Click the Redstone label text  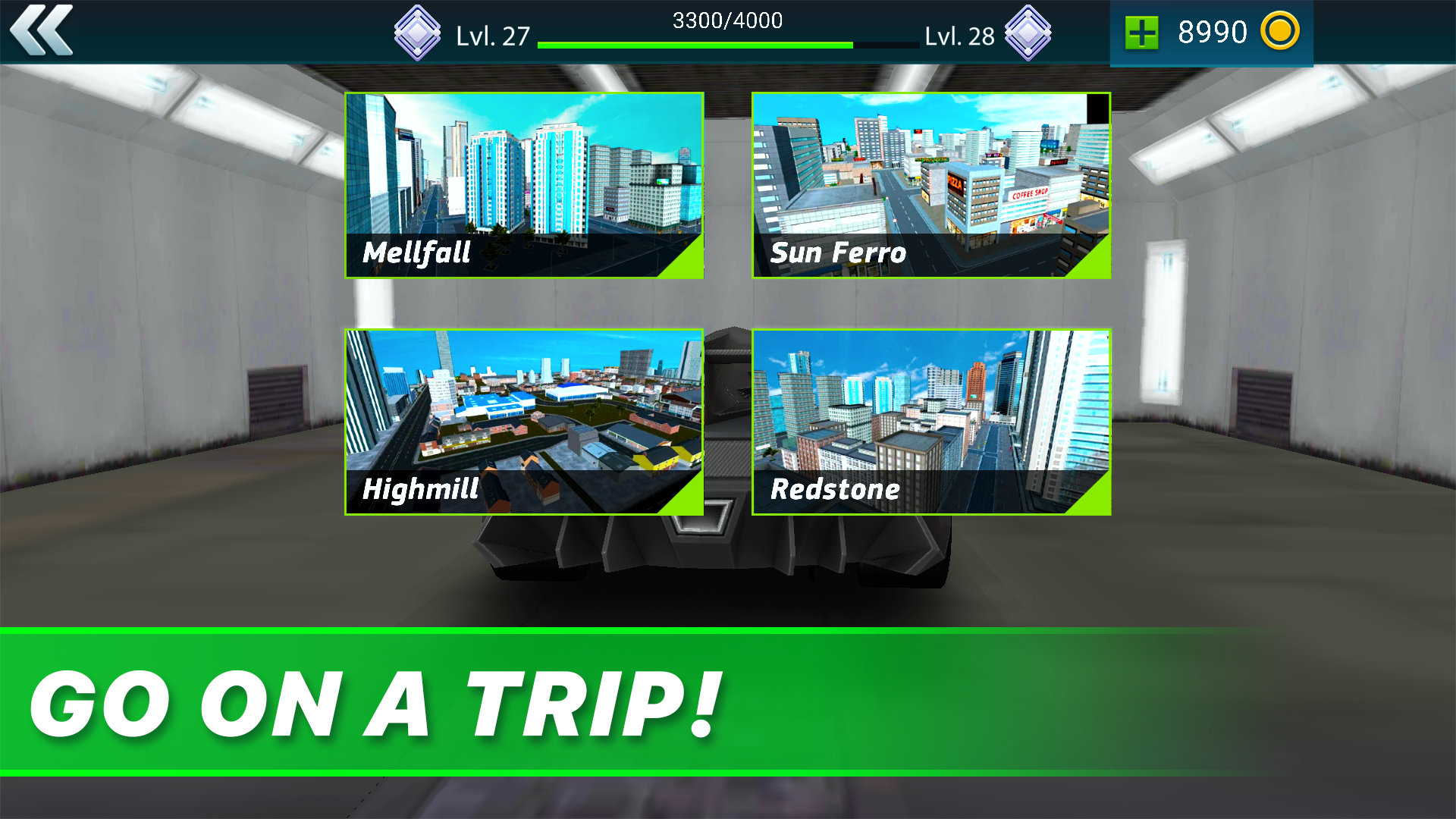[834, 489]
